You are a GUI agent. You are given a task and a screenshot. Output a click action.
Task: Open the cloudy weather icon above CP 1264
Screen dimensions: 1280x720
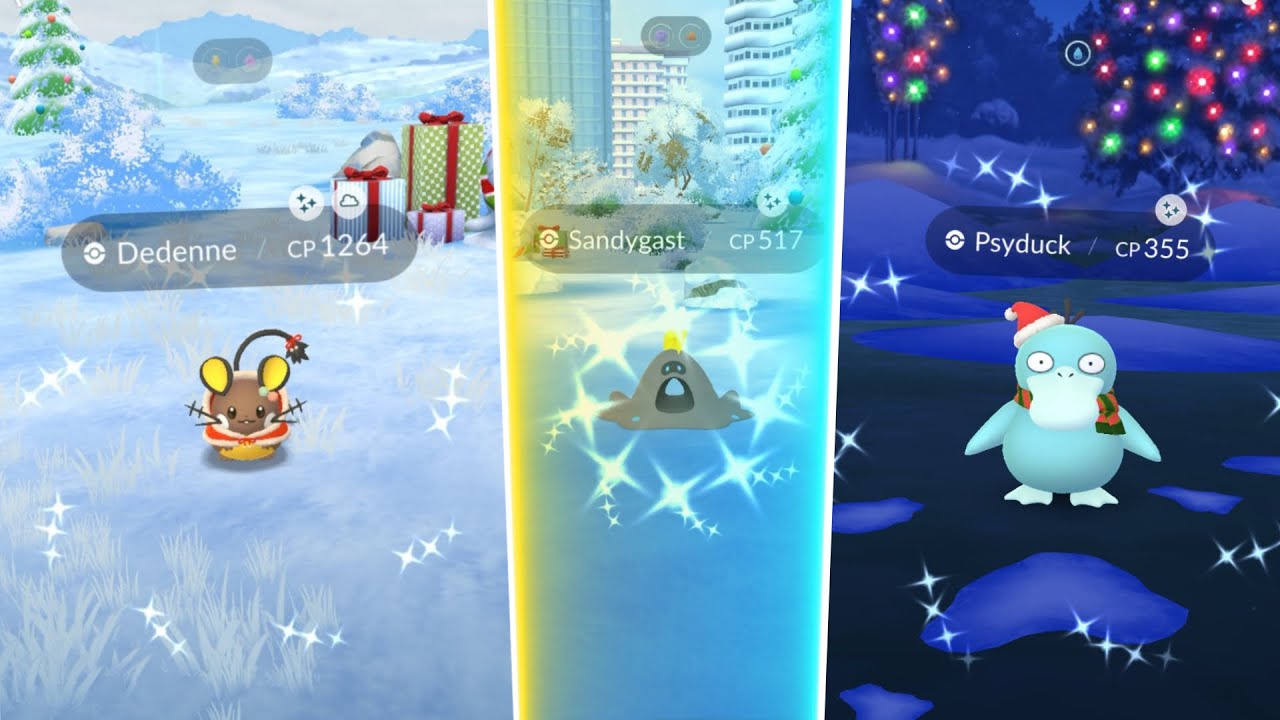coord(350,200)
